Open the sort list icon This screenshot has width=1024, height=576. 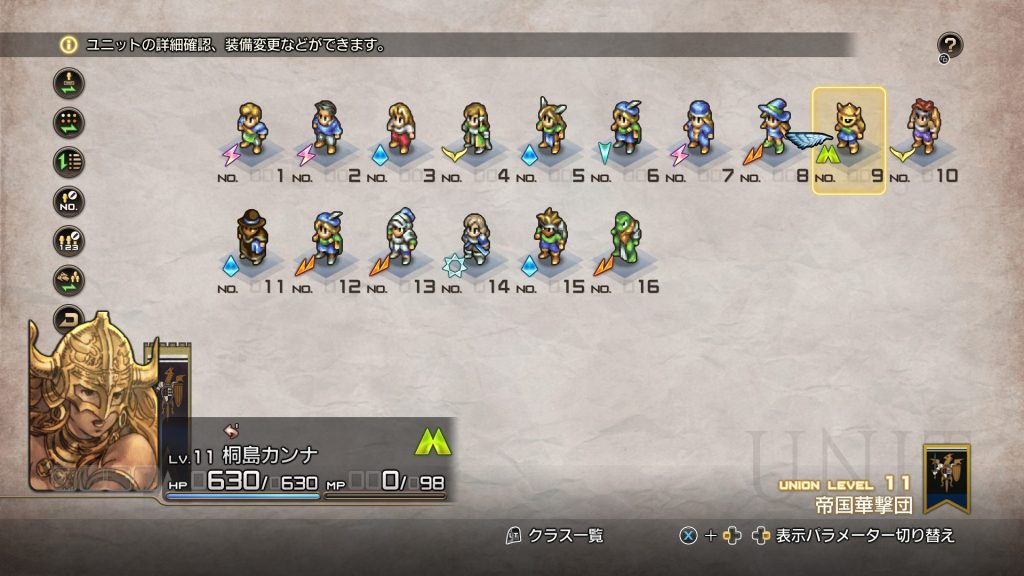[69, 162]
